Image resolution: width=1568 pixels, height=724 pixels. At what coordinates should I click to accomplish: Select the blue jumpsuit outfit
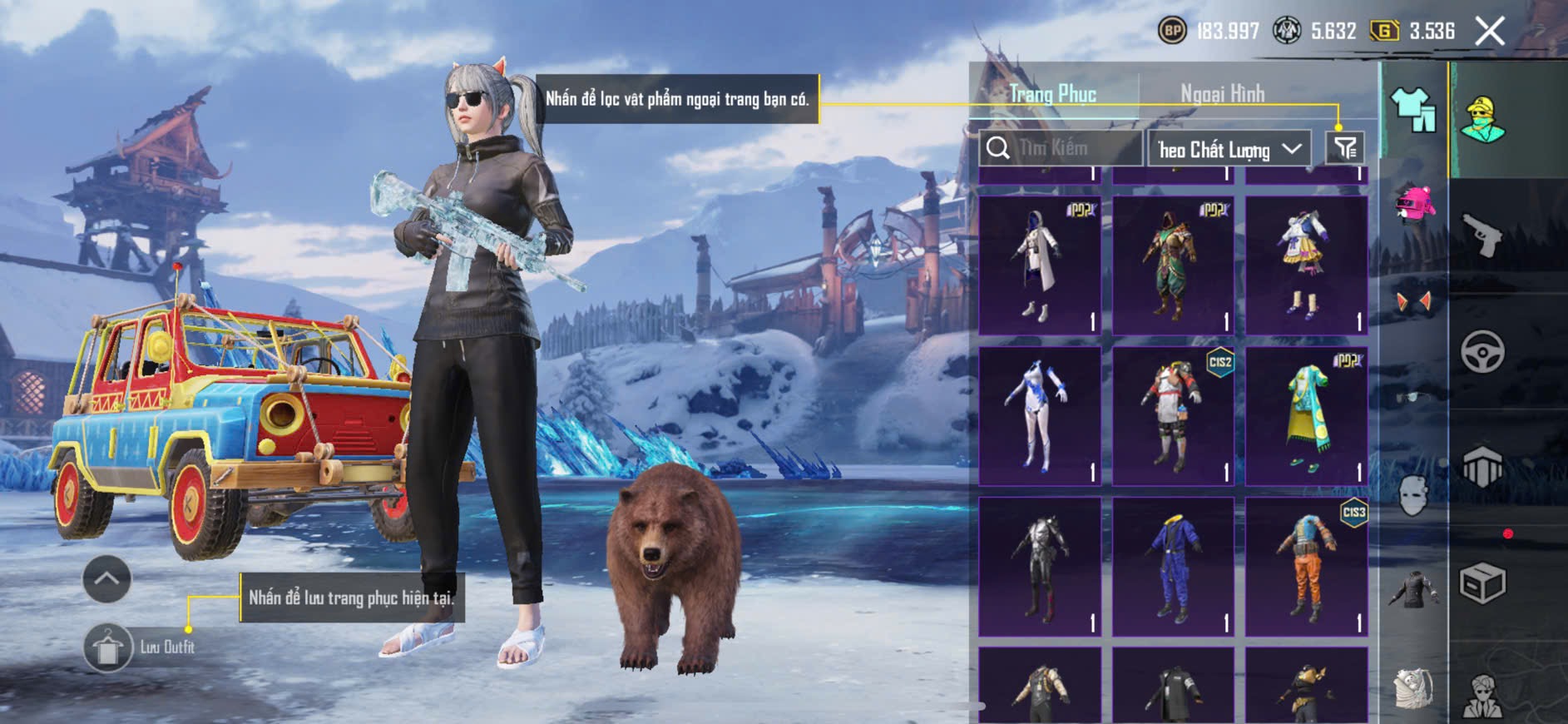tap(1173, 568)
